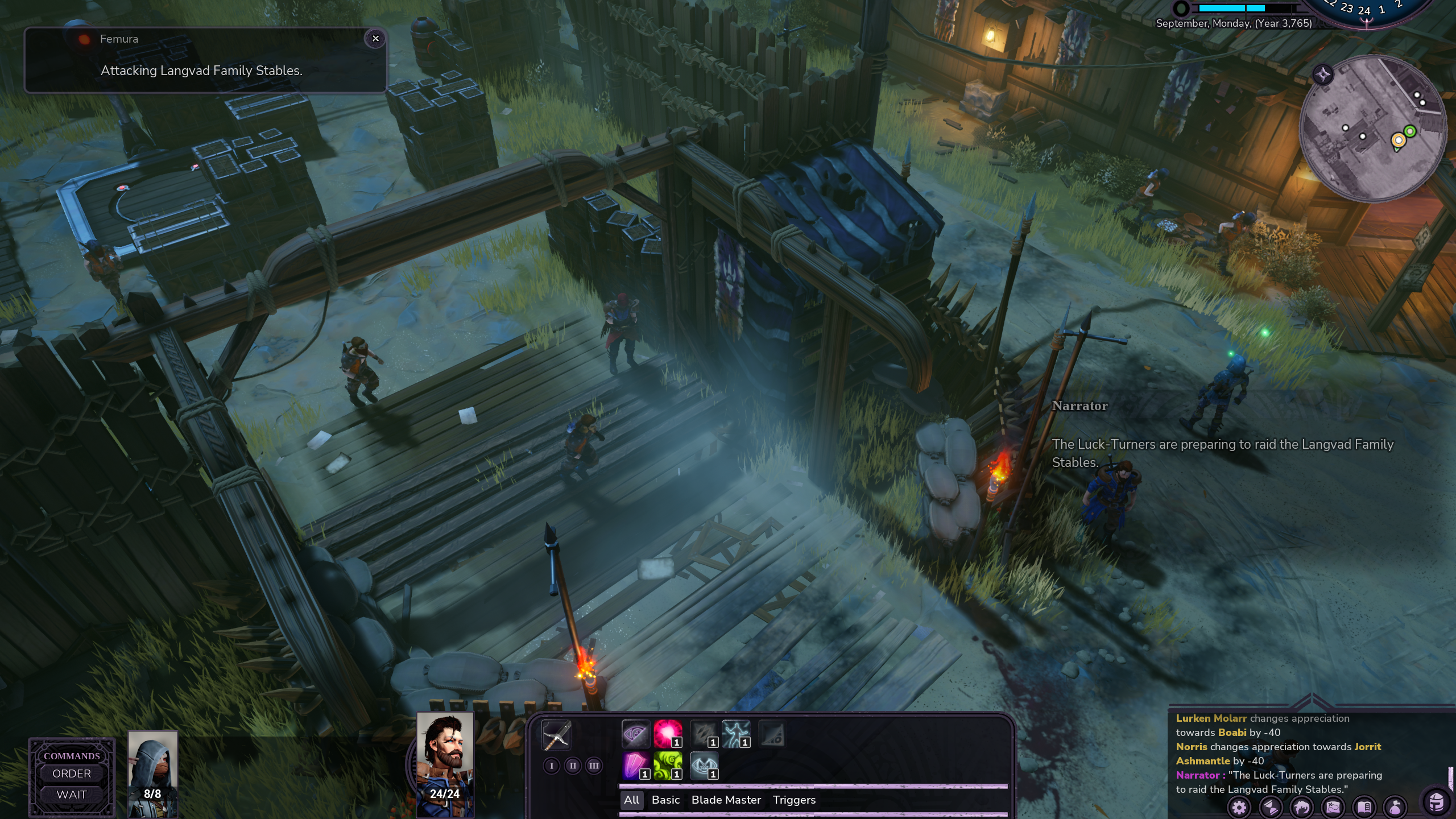Activate the green smoke cloud ability

[x=668, y=766]
